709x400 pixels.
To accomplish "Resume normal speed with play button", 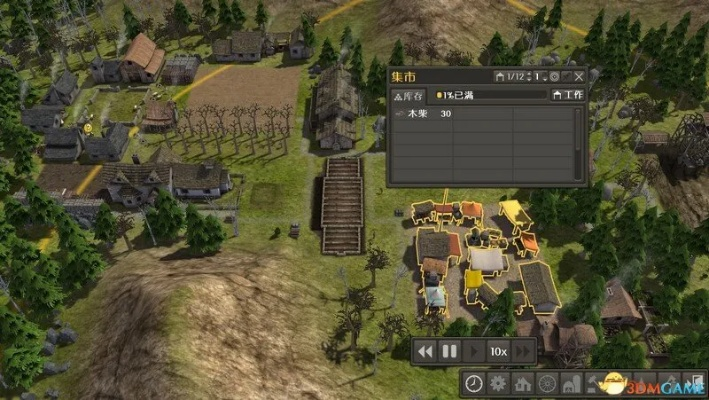I will pyautogui.click(x=474, y=351).
